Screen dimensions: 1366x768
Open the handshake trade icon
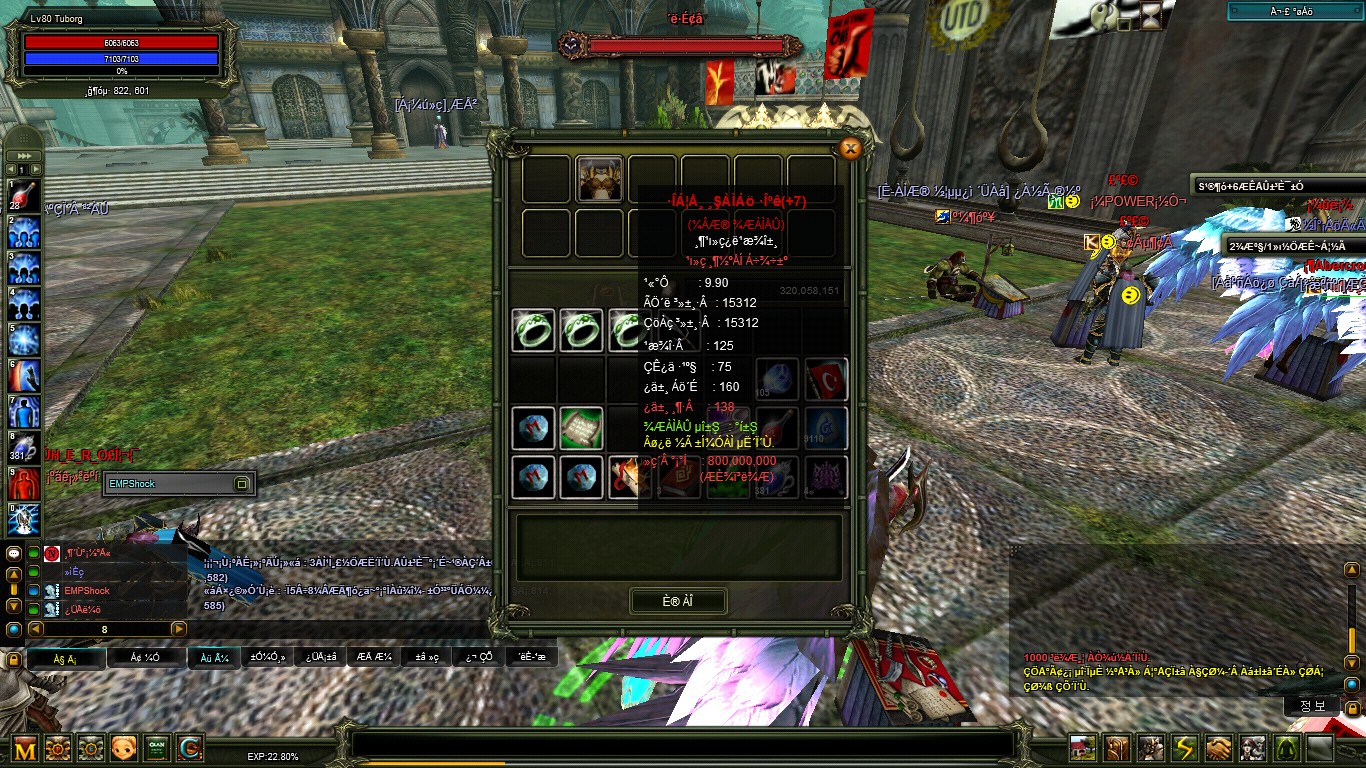pos(1218,748)
